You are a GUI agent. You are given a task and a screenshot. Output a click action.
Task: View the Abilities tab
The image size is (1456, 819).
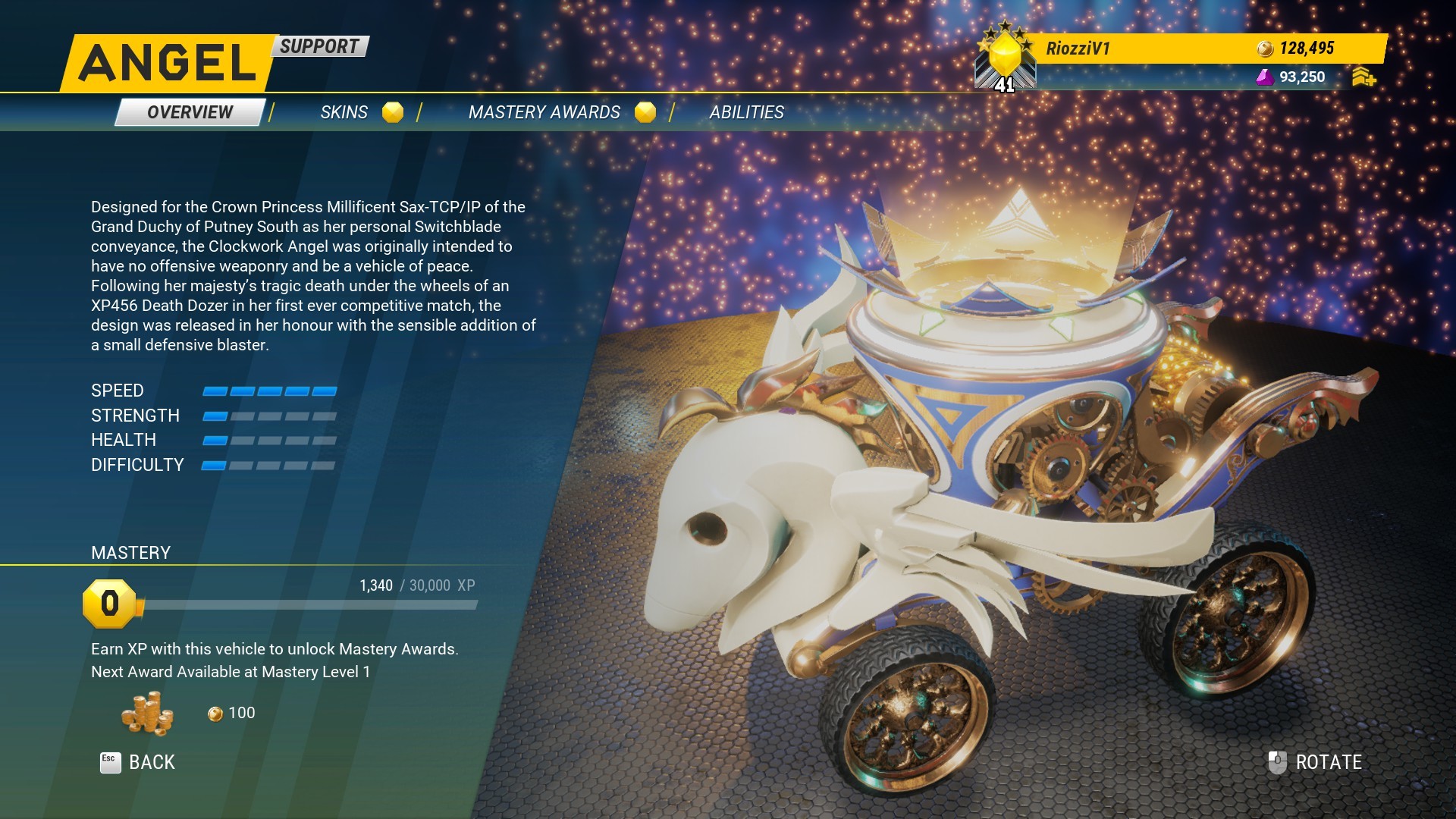tap(746, 112)
